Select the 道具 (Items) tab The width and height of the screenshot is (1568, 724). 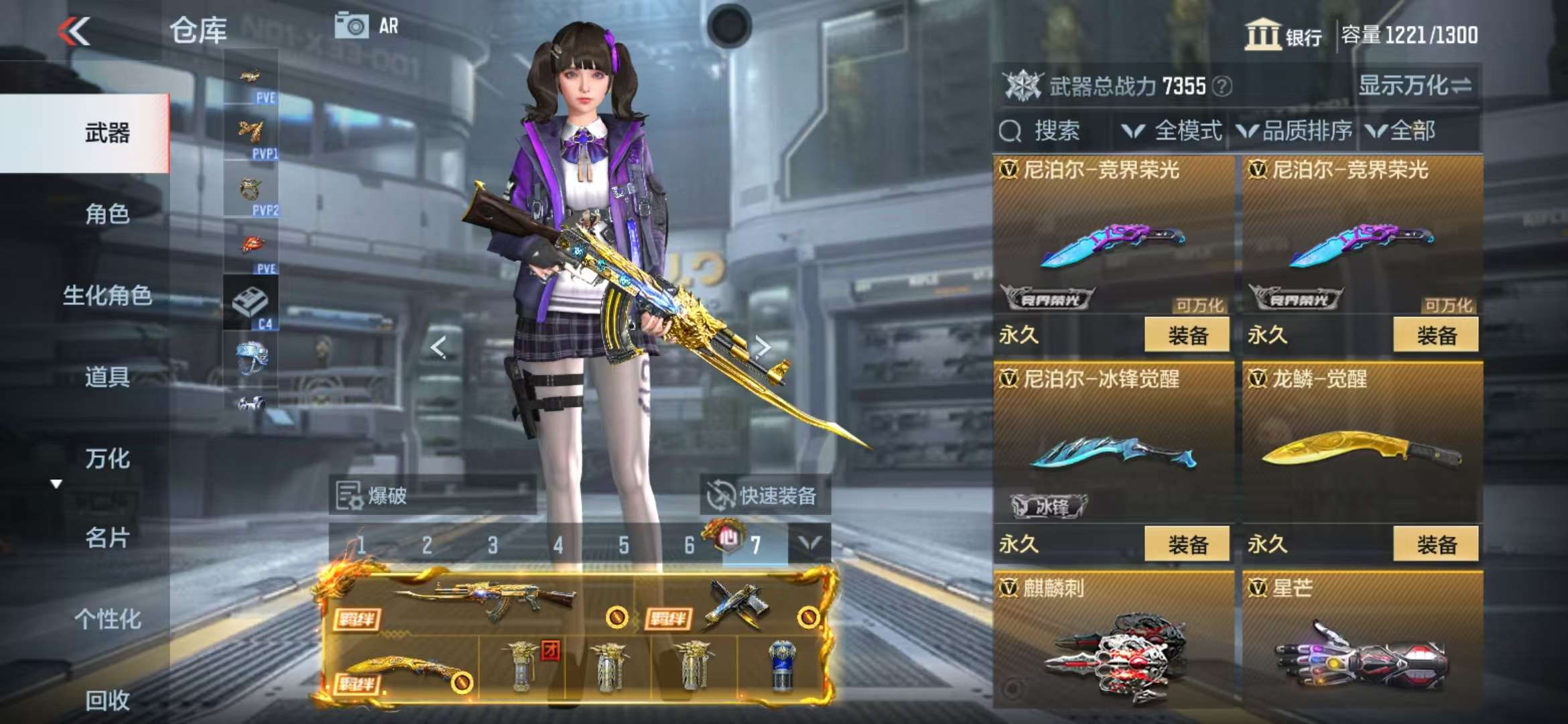pyautogui.click(x=107, y=377)
